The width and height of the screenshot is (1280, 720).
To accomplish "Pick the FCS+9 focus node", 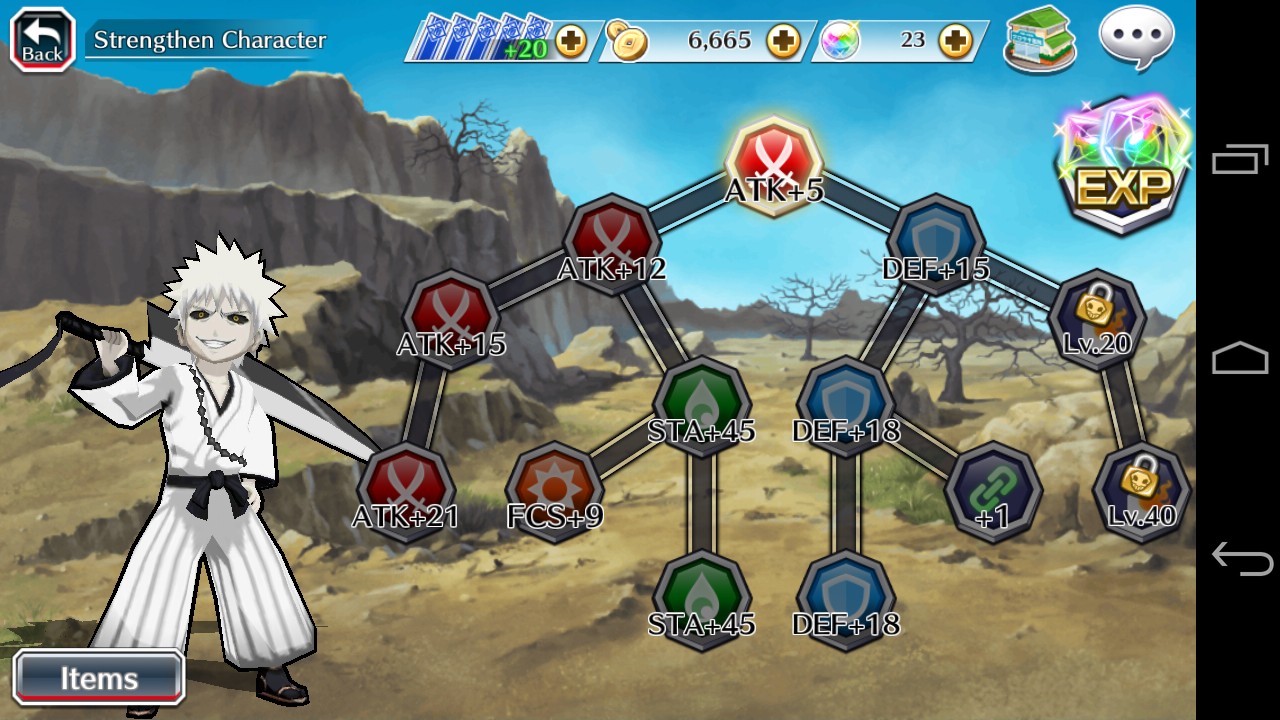I will pyautogui.click(x=554, y=490).
